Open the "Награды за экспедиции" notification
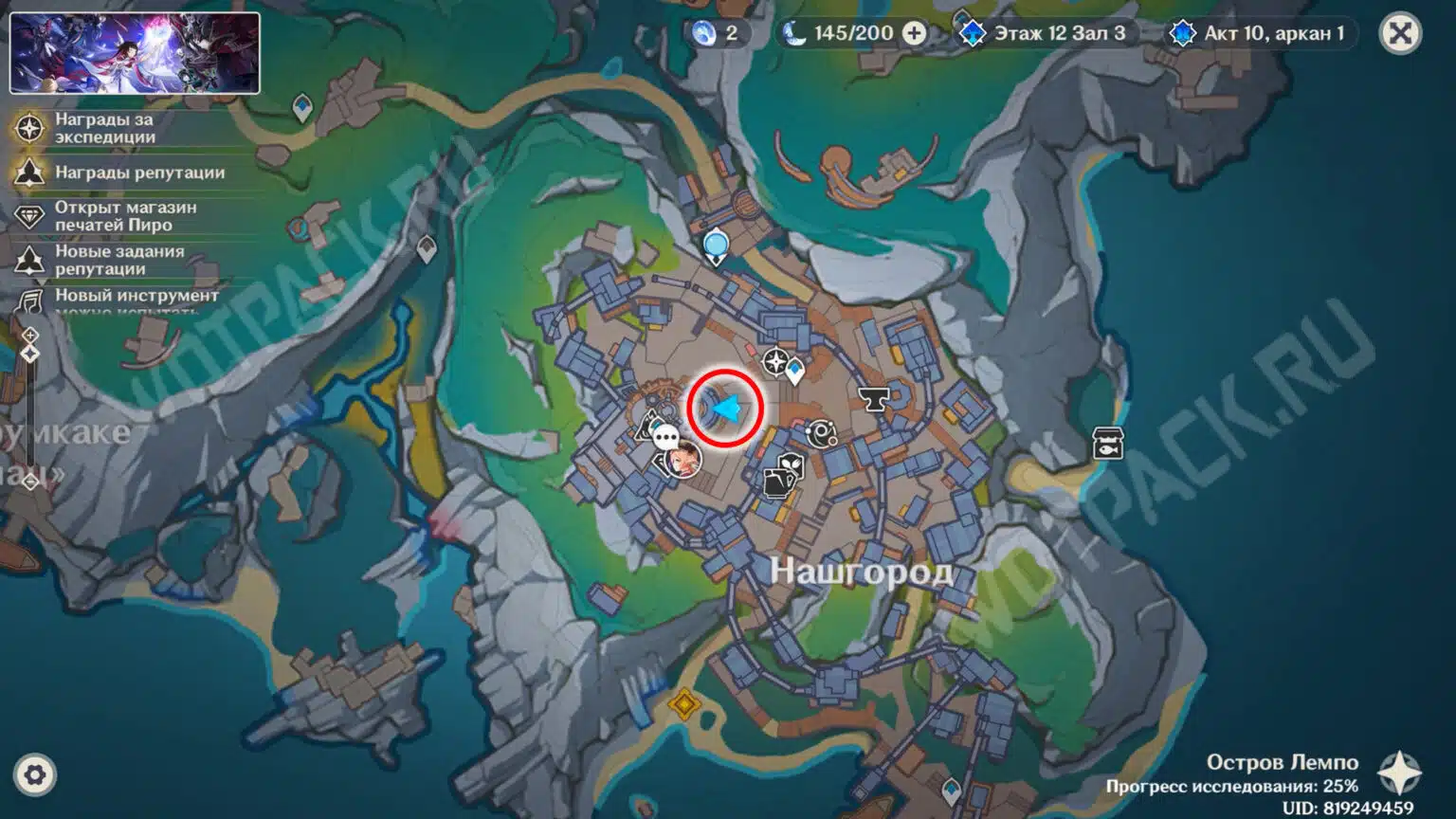The width and height of the screenshot is (1456, 819). 104,128
